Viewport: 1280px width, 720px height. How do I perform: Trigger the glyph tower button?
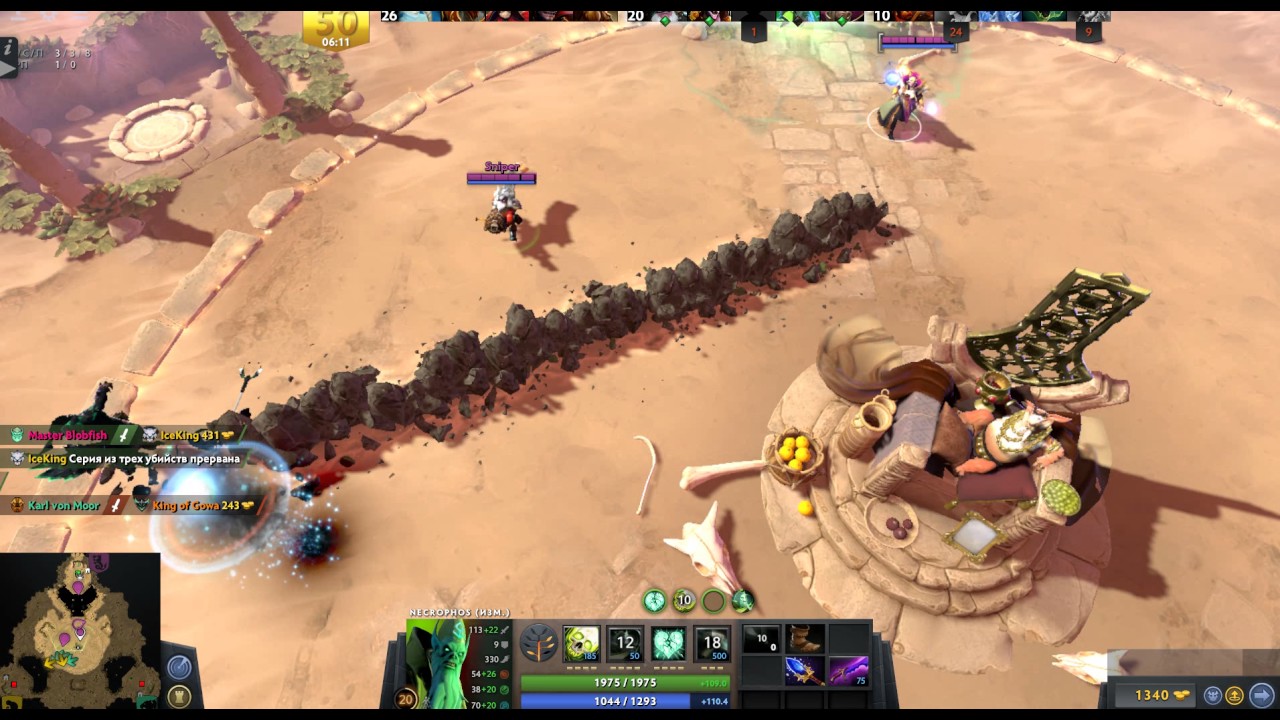tap(179, 696)
